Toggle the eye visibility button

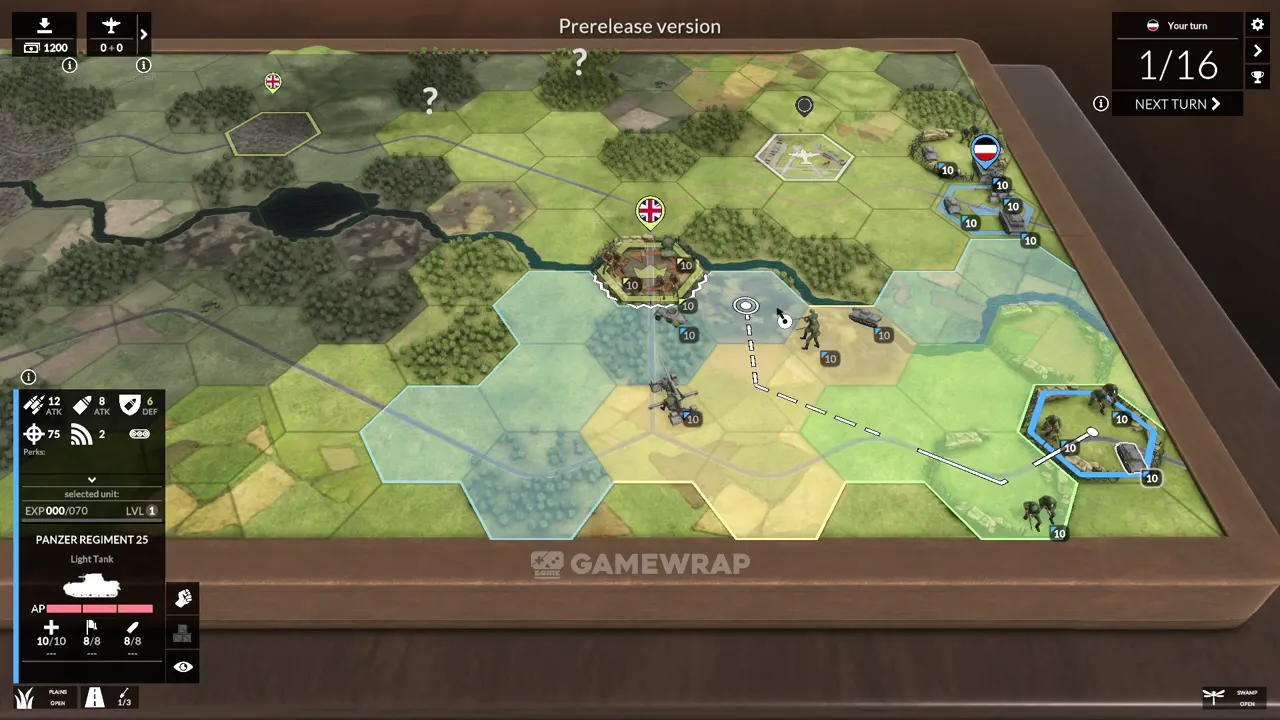coord(183,667)
